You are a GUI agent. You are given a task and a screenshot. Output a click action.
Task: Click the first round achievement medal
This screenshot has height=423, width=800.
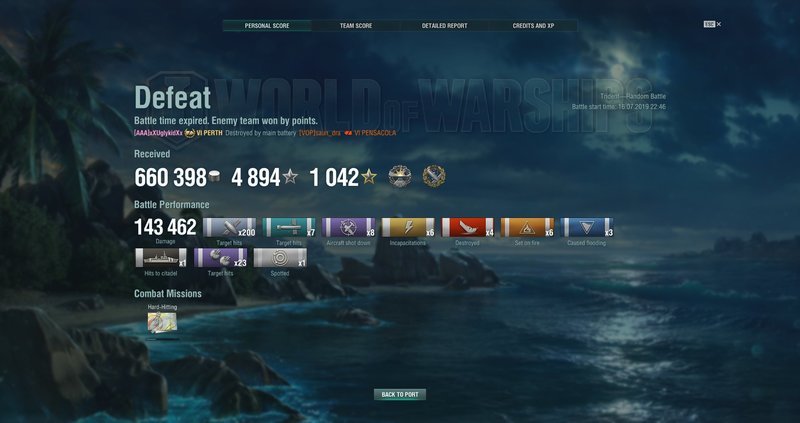pos(400,177)
